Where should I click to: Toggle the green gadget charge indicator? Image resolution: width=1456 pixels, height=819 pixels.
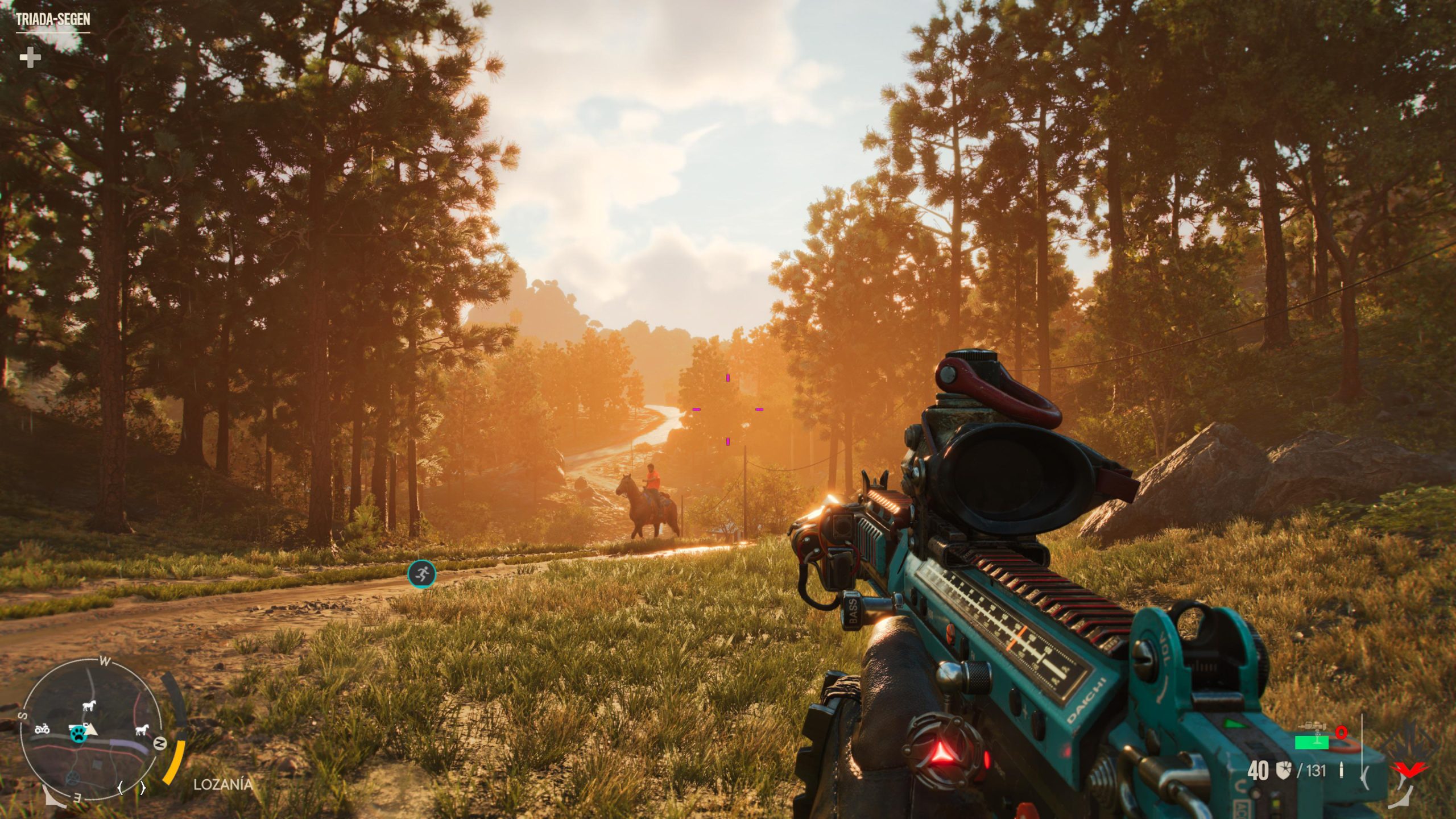(1312, 742)
